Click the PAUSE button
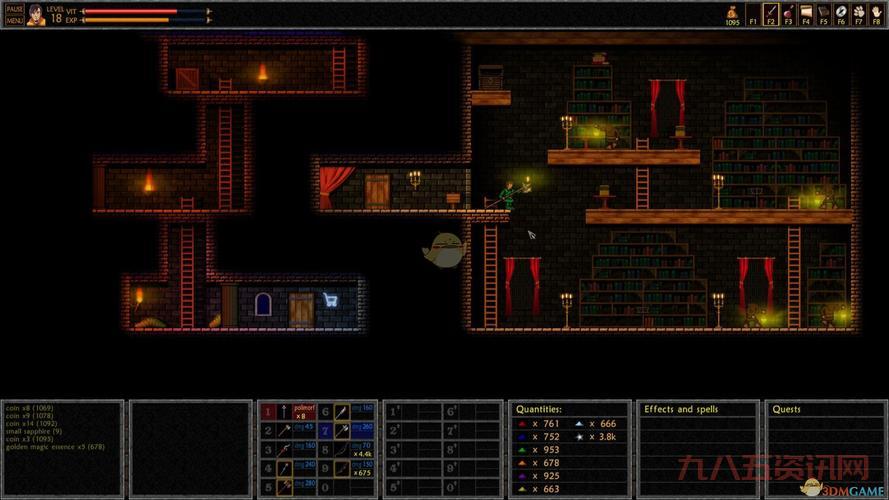This screenshot has height=500, width=889. pyautogui.click(x=14, y=8)
